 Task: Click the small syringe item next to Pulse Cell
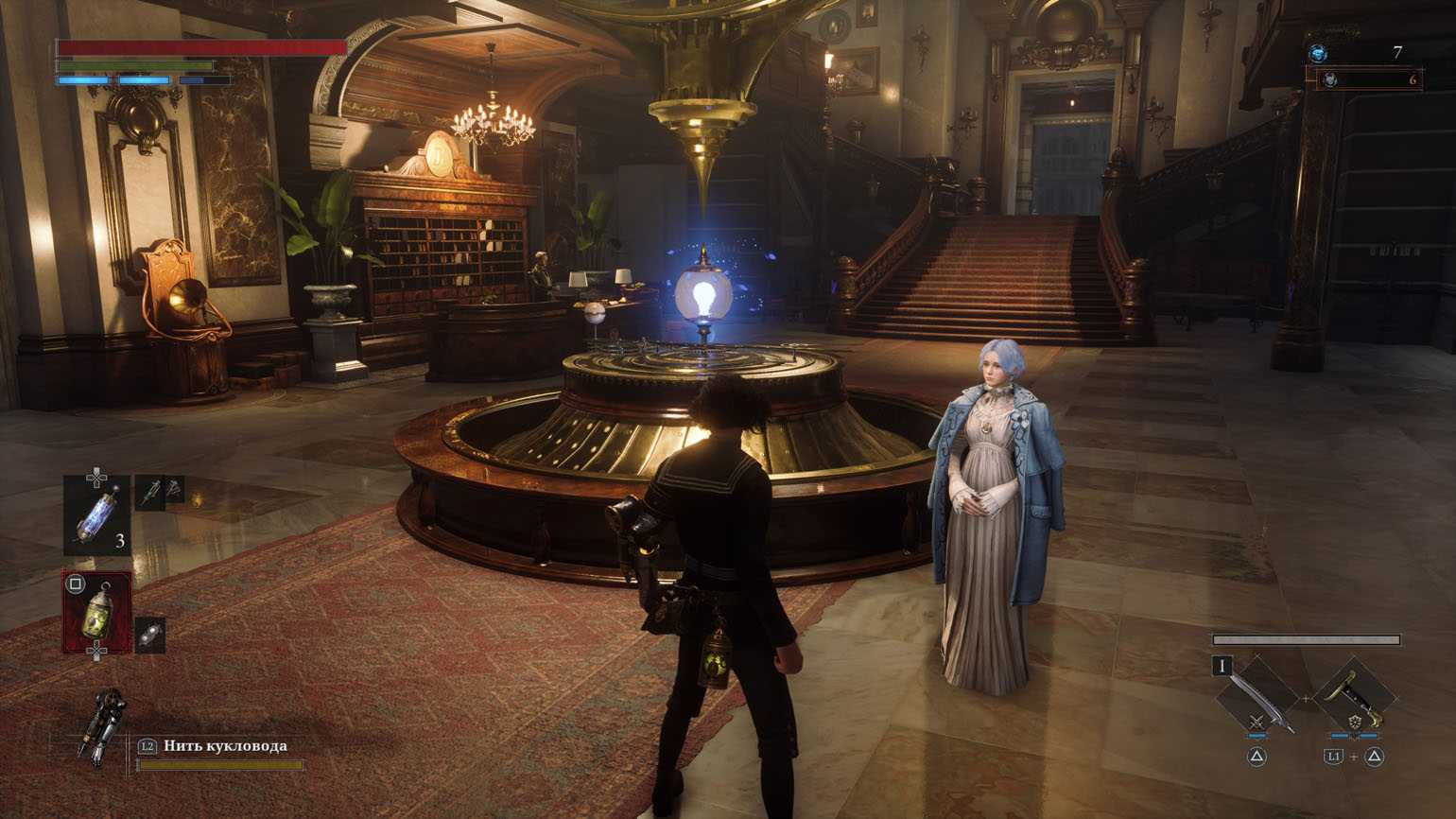[x=150, y=492]
